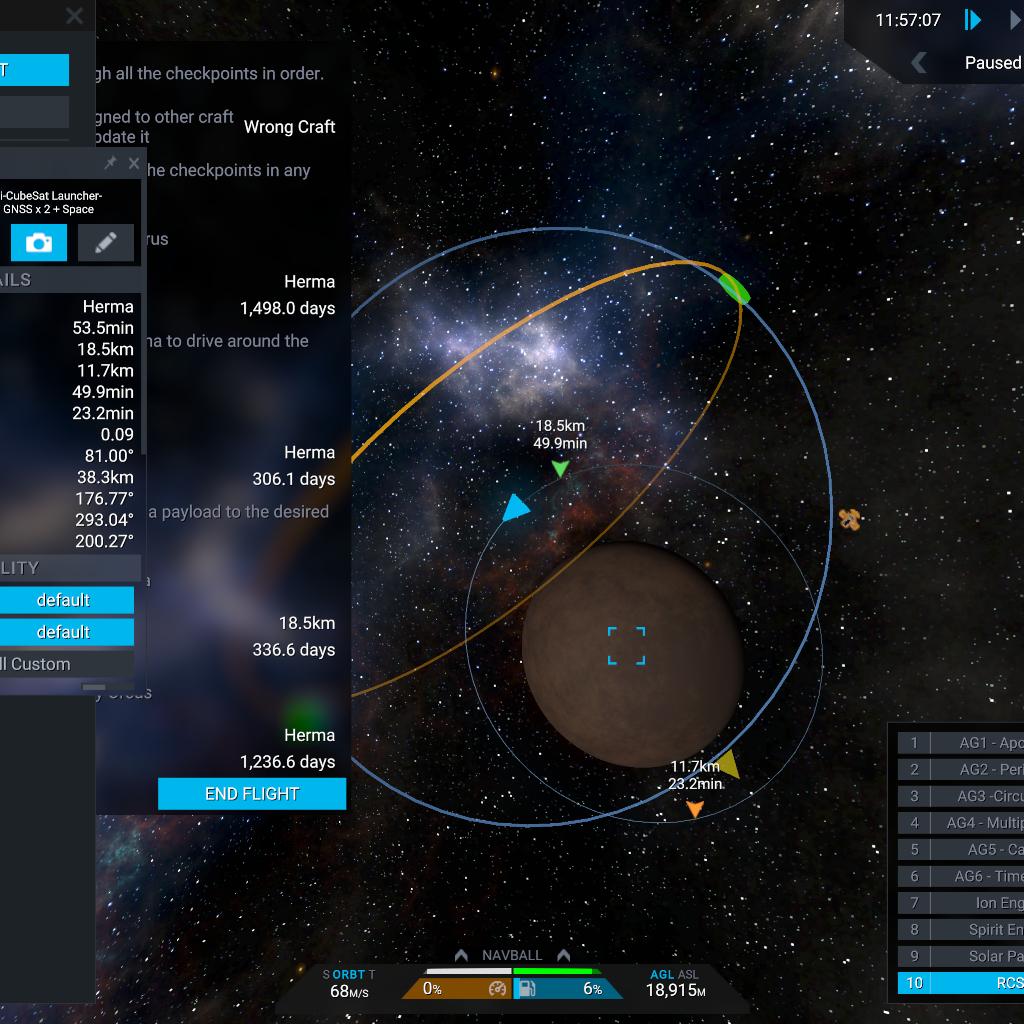Viewport: 1024px width, 1024px height.
Task: Pin the craft details panel
Action: click(111, 163)
